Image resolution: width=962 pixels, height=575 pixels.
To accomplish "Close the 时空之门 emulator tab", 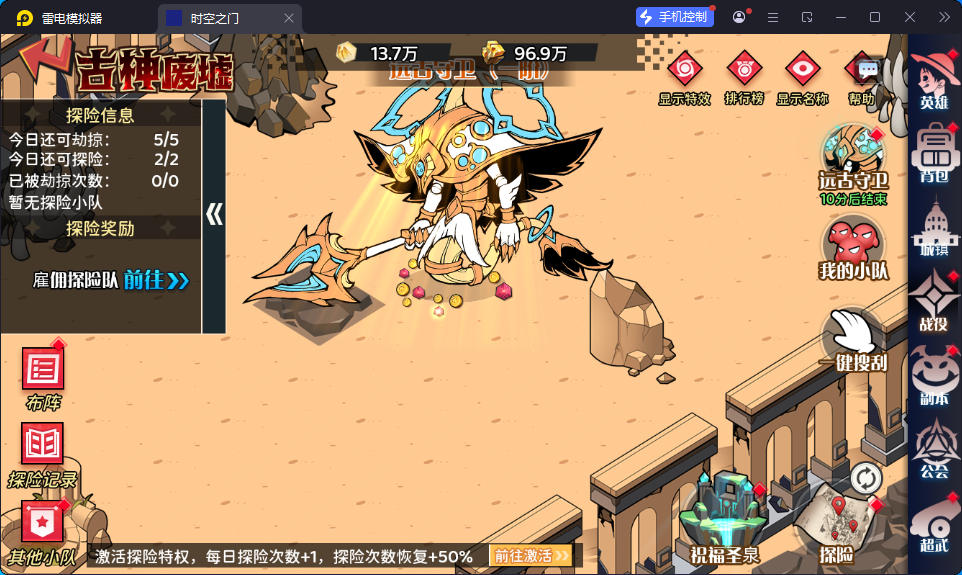I will coord(289,18).
